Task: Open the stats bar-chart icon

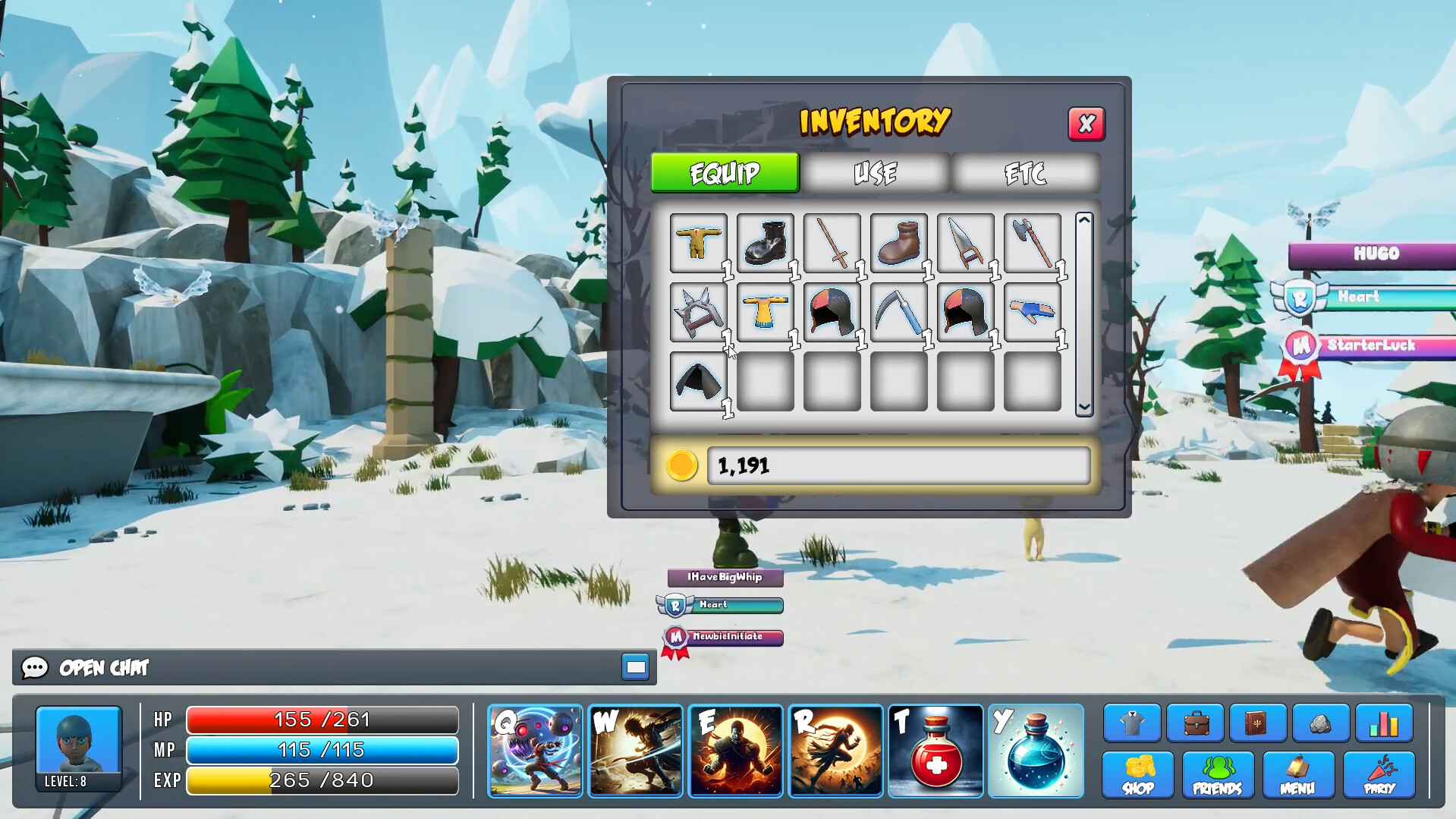Action: tap(1383, 723)
